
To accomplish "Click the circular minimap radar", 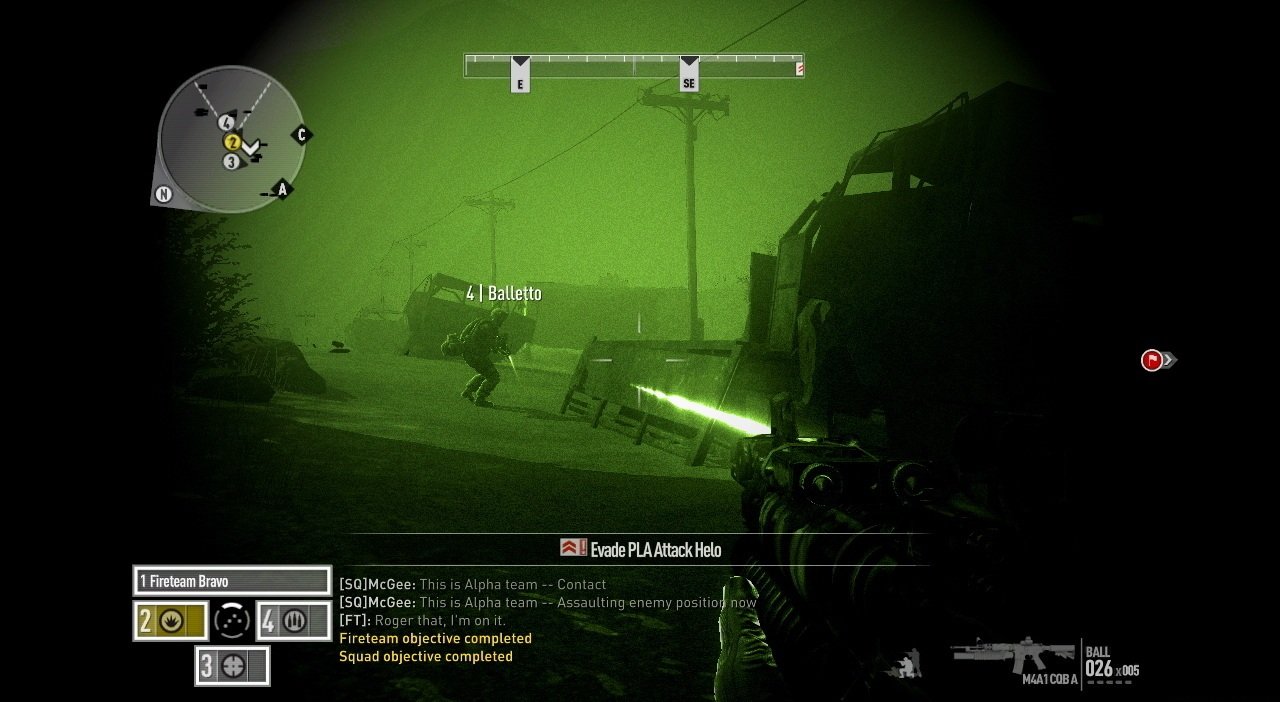I will 231,139.
